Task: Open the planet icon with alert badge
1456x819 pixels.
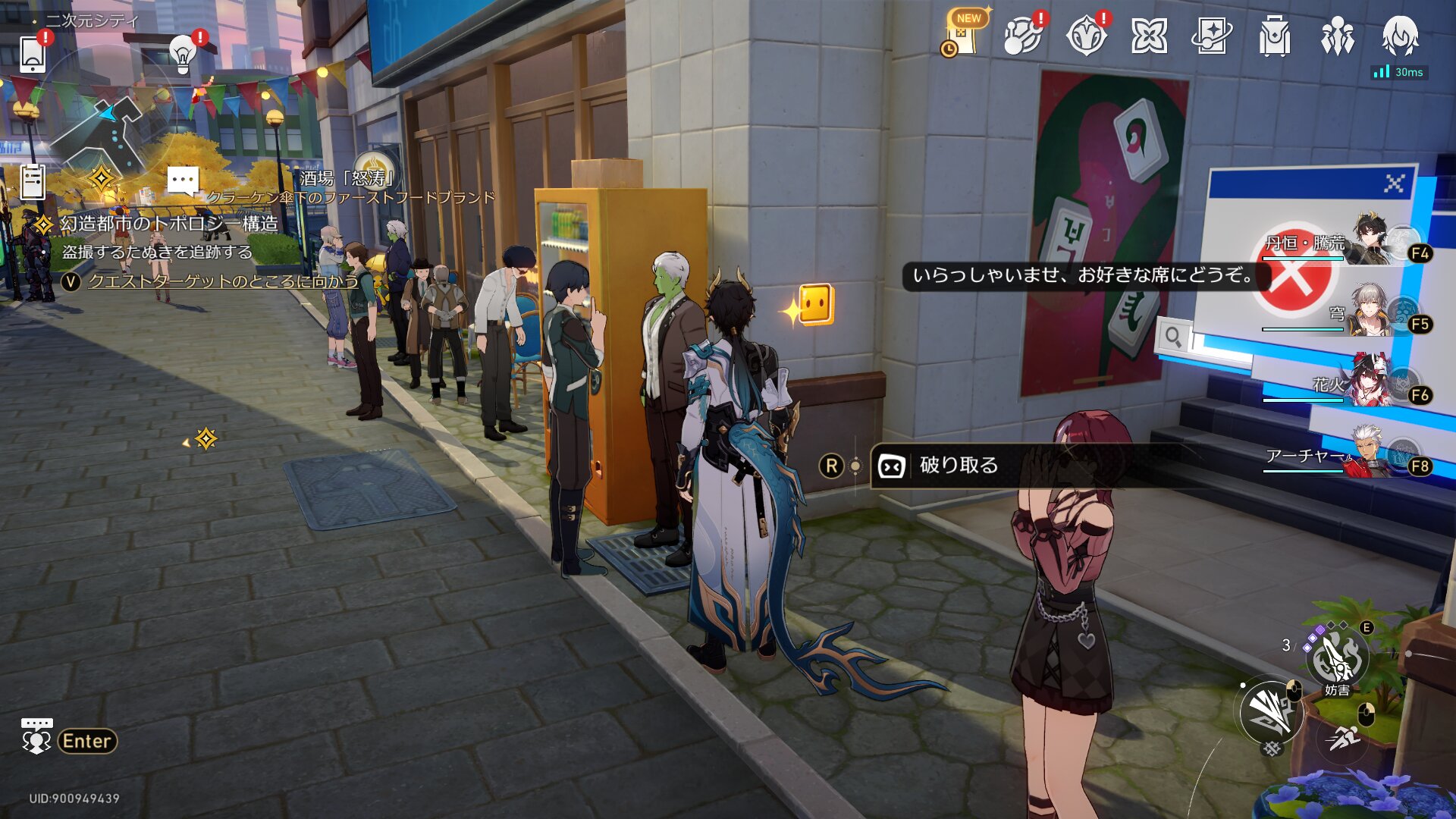Action: click(x=1022, y=36)
